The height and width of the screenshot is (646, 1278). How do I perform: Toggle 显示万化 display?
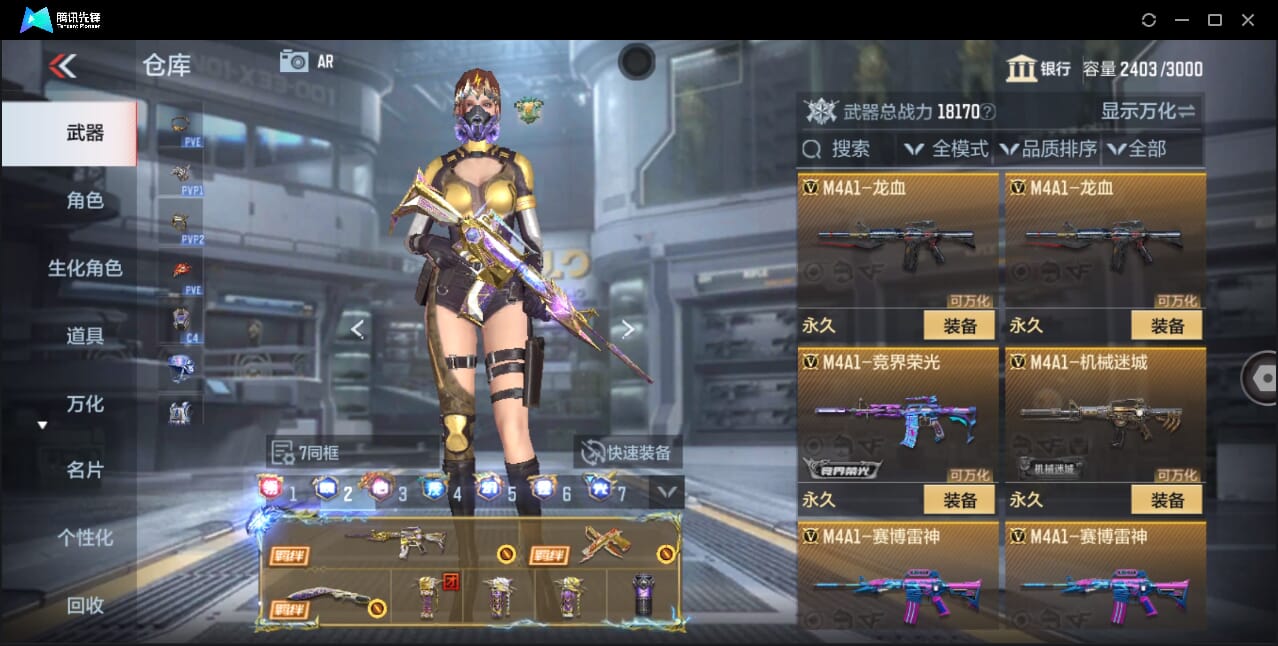tap(1148, 111)
